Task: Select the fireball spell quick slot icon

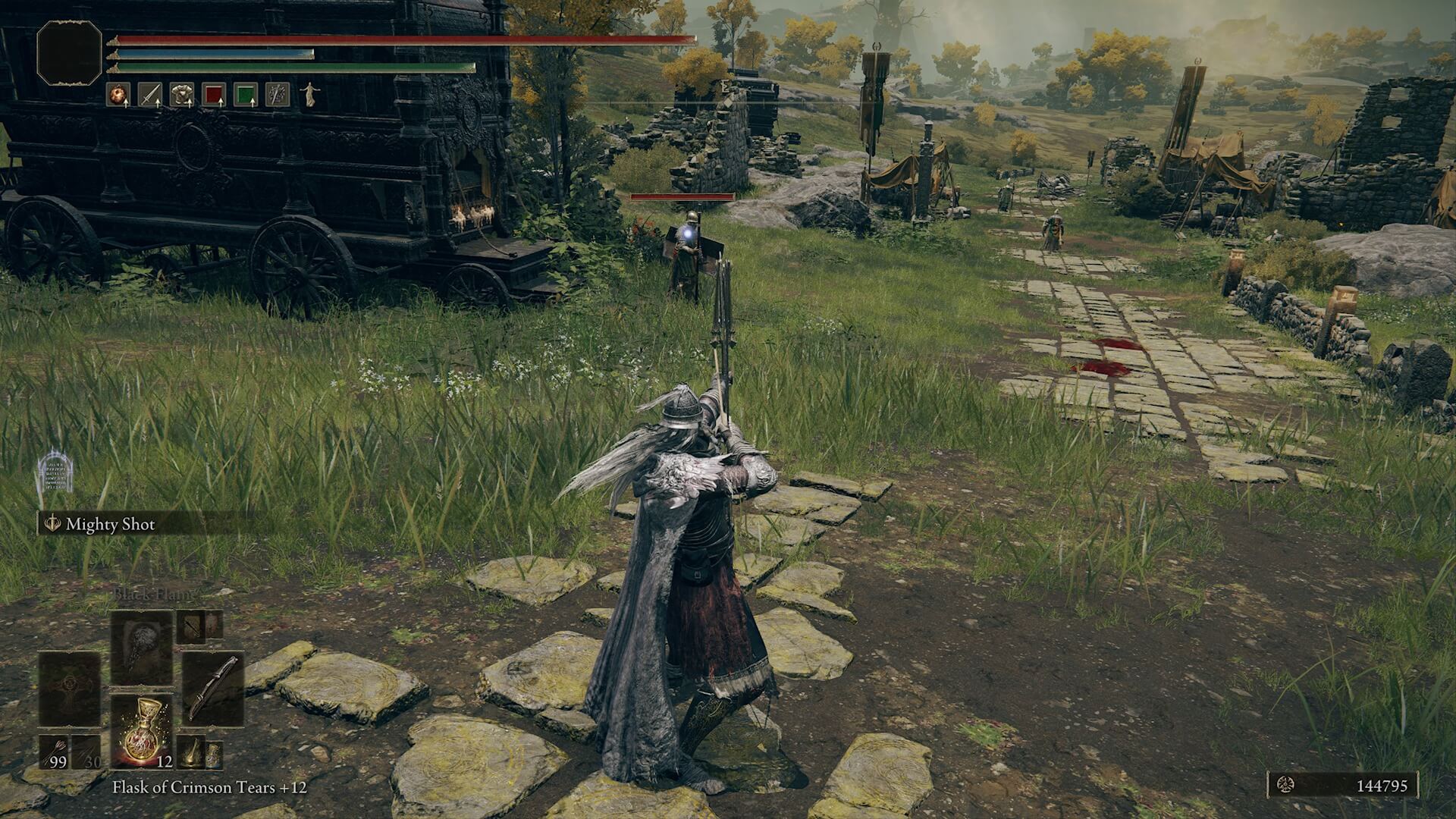Action: (118, 94)
